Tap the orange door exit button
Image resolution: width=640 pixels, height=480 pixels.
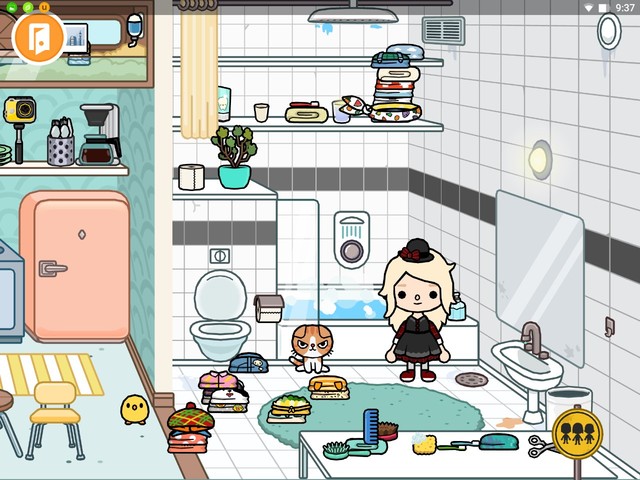point(39,37)
